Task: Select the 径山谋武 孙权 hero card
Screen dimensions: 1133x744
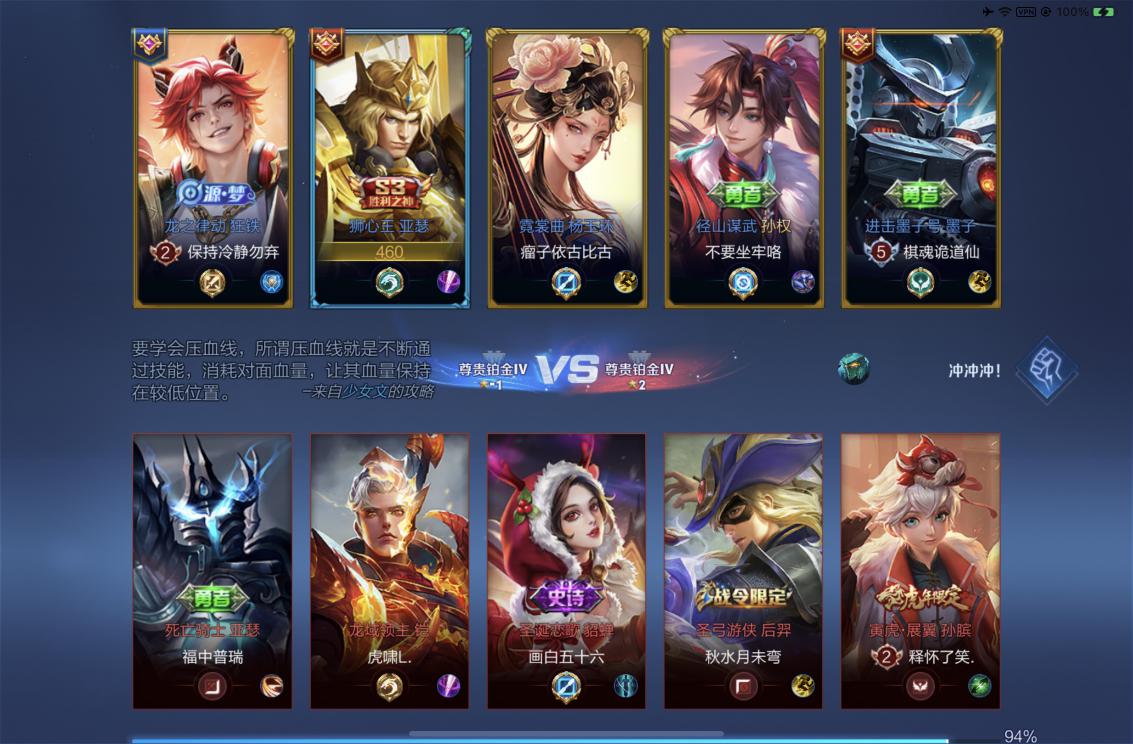Action: tap(744, 168)
